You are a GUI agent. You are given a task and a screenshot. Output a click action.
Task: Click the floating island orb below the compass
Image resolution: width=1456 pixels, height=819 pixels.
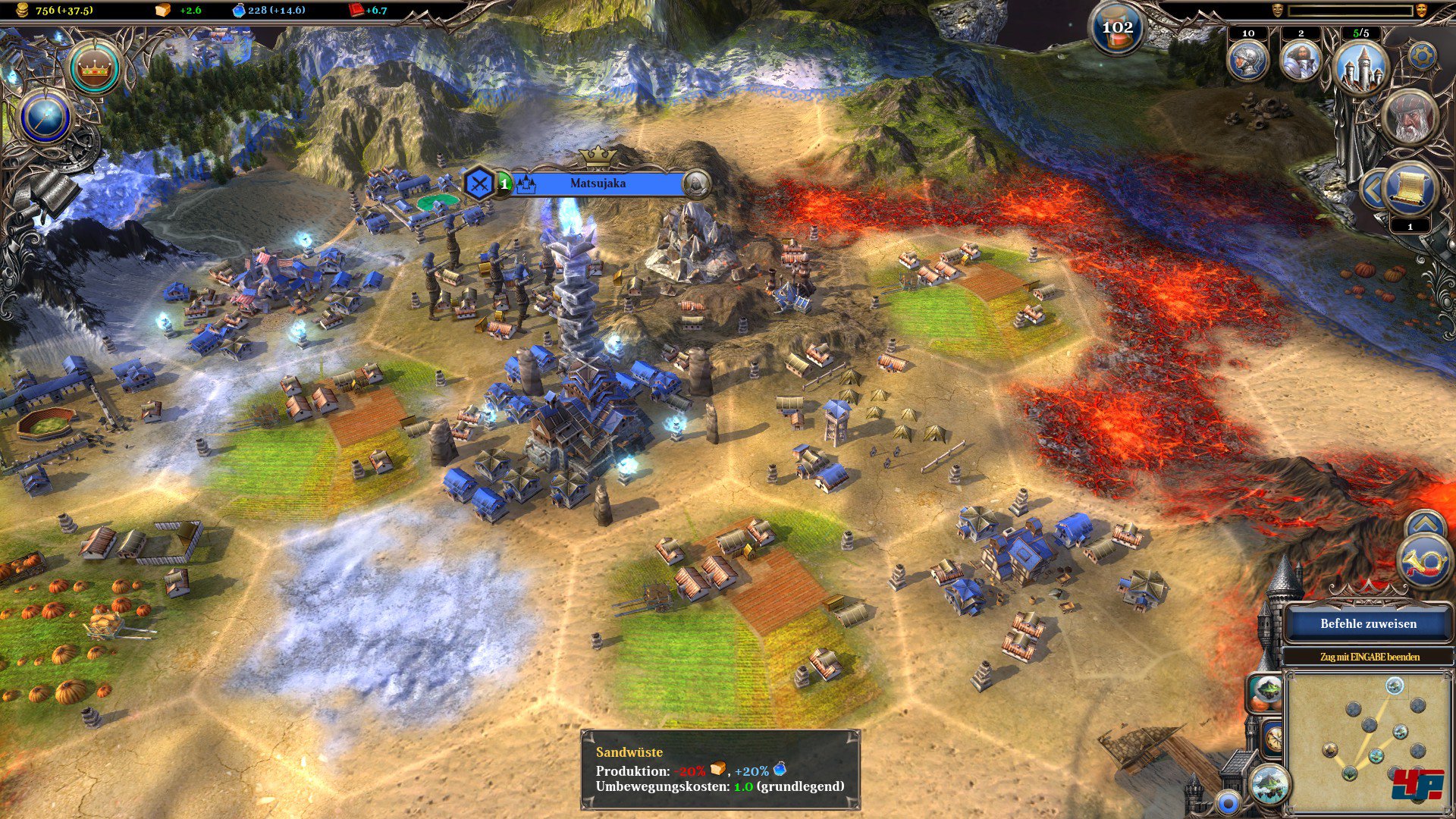pos(1269,784)
